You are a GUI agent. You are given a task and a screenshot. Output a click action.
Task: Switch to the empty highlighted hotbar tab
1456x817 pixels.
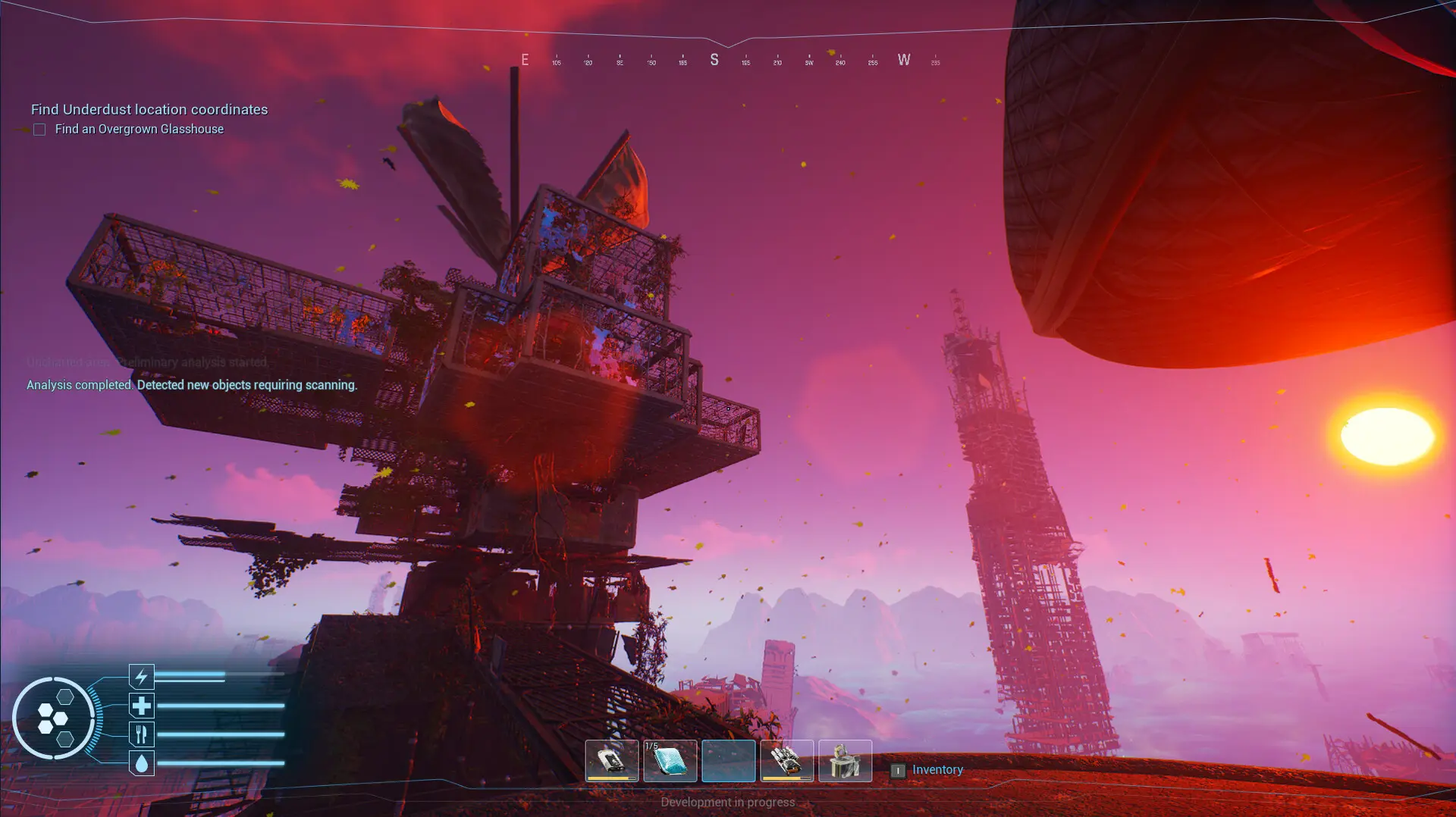(730, 761)
